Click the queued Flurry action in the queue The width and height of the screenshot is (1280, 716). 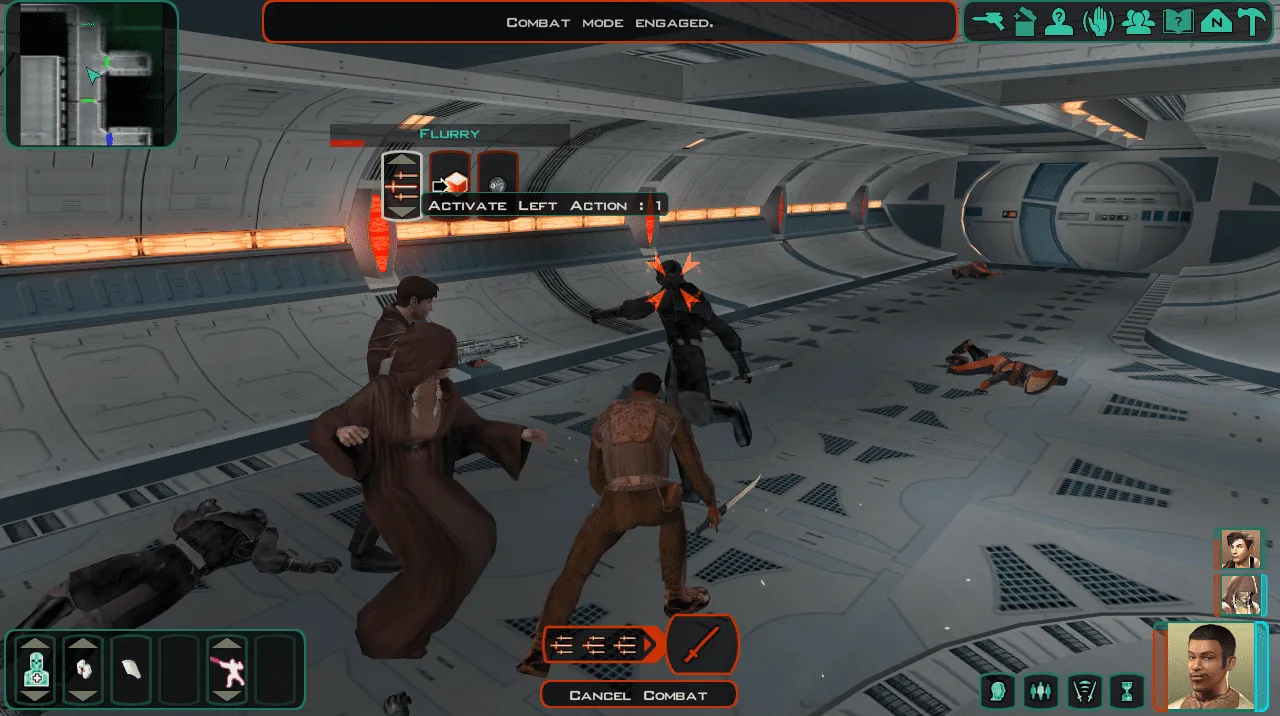pyautogui.click(x=600, y=645)
